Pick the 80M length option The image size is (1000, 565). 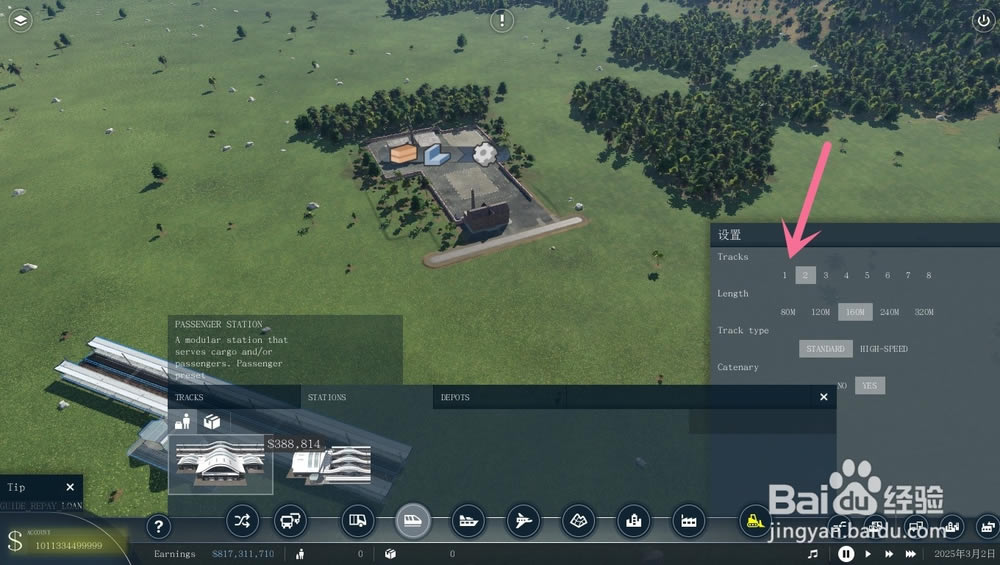[788, 312]
